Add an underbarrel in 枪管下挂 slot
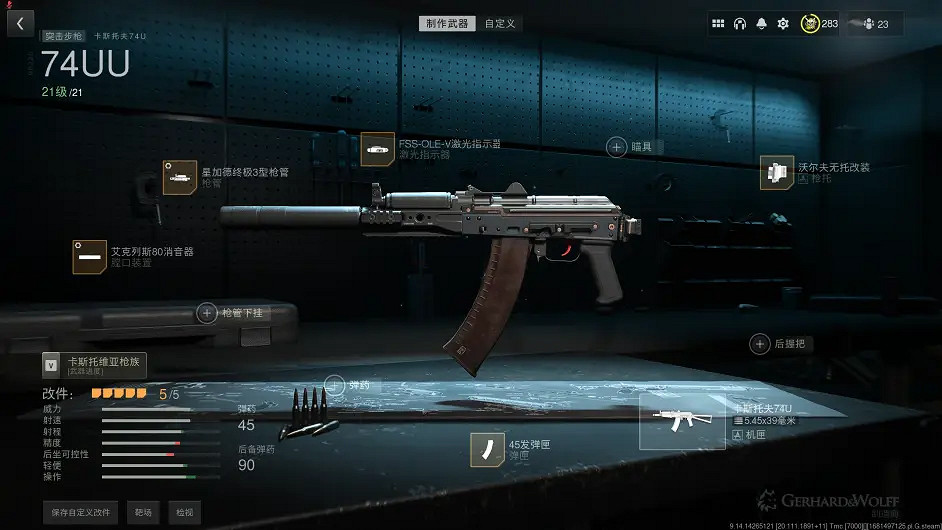 [207, 313]
